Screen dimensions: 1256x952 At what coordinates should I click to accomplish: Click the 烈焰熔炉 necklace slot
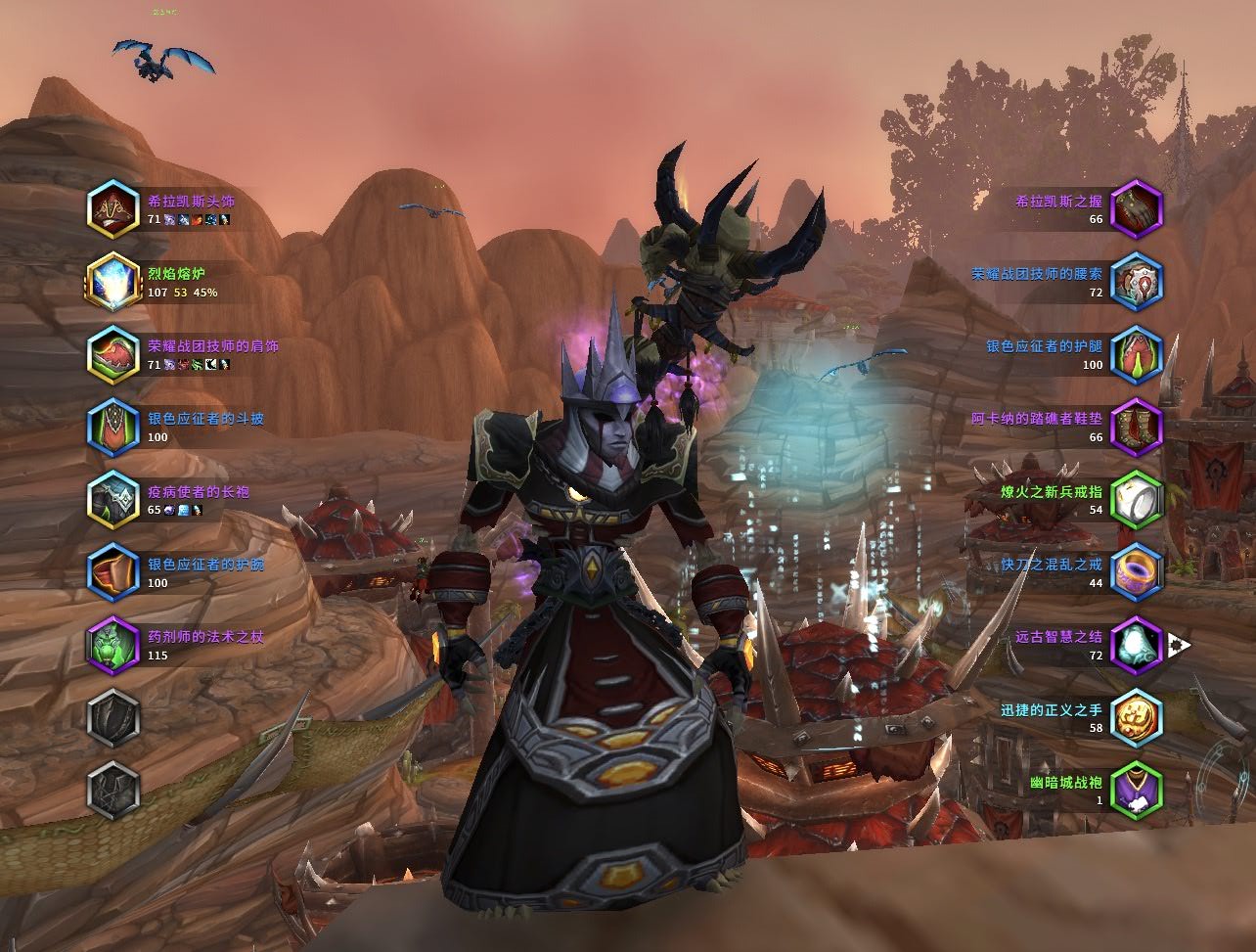[x=113, y=282]
